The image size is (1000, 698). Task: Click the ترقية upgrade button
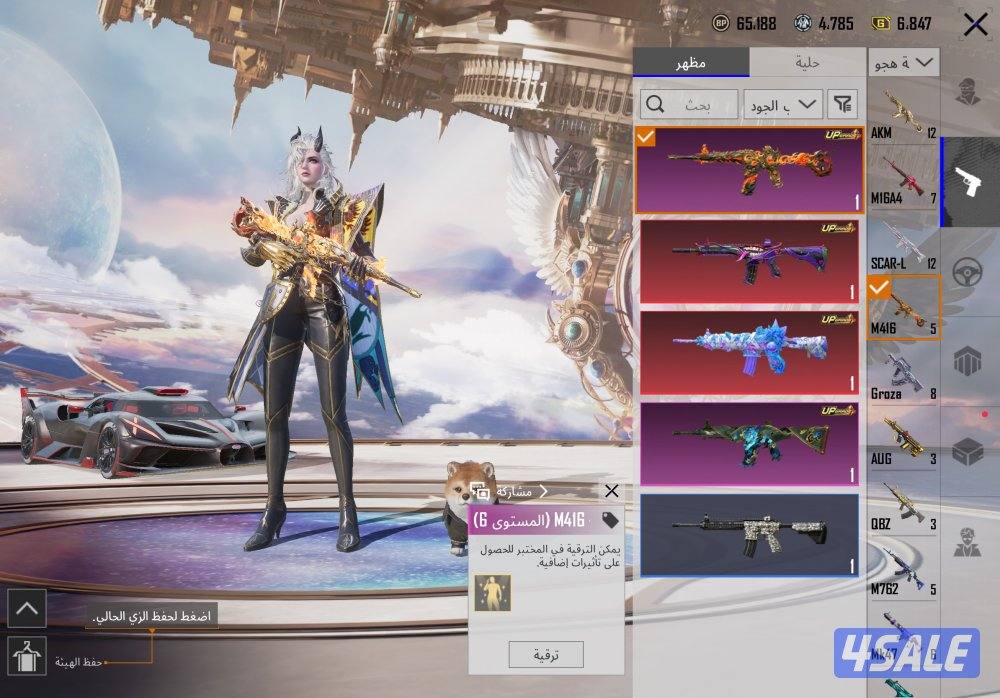[x=546, y=655]
